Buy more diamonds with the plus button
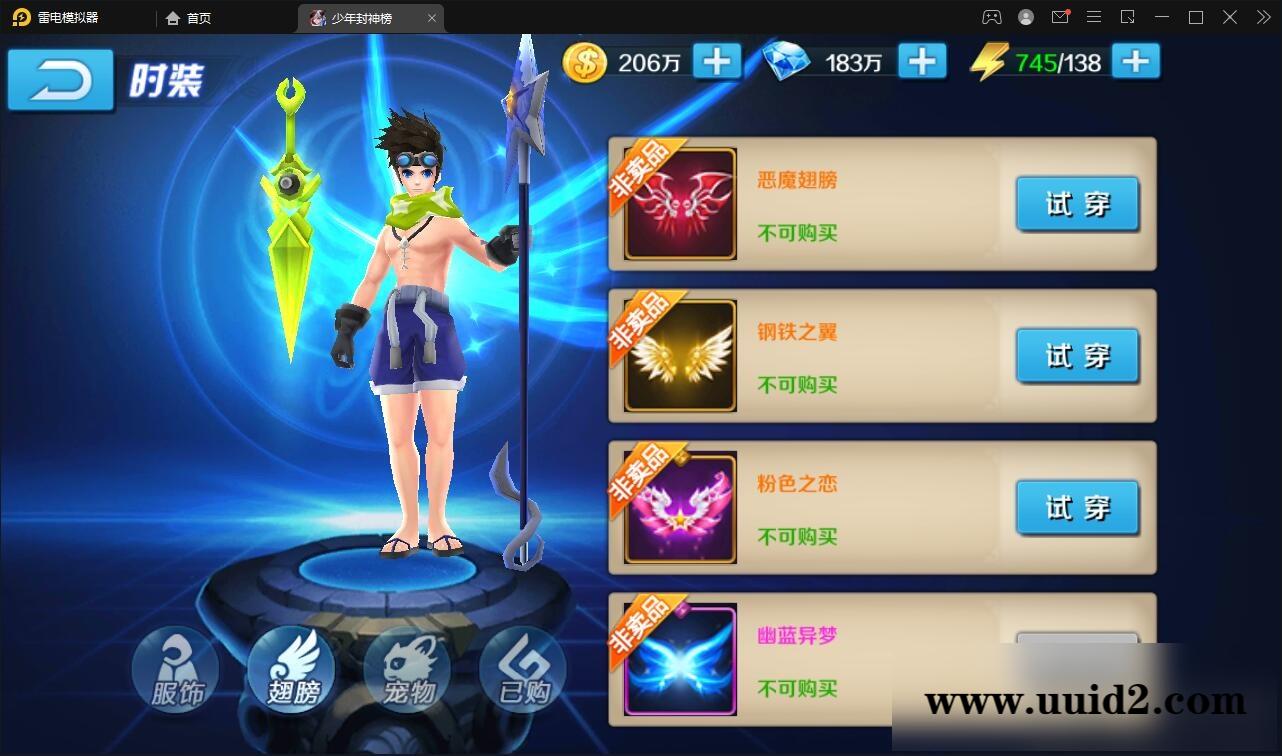Screen dimensions: 1282x756 922,62
